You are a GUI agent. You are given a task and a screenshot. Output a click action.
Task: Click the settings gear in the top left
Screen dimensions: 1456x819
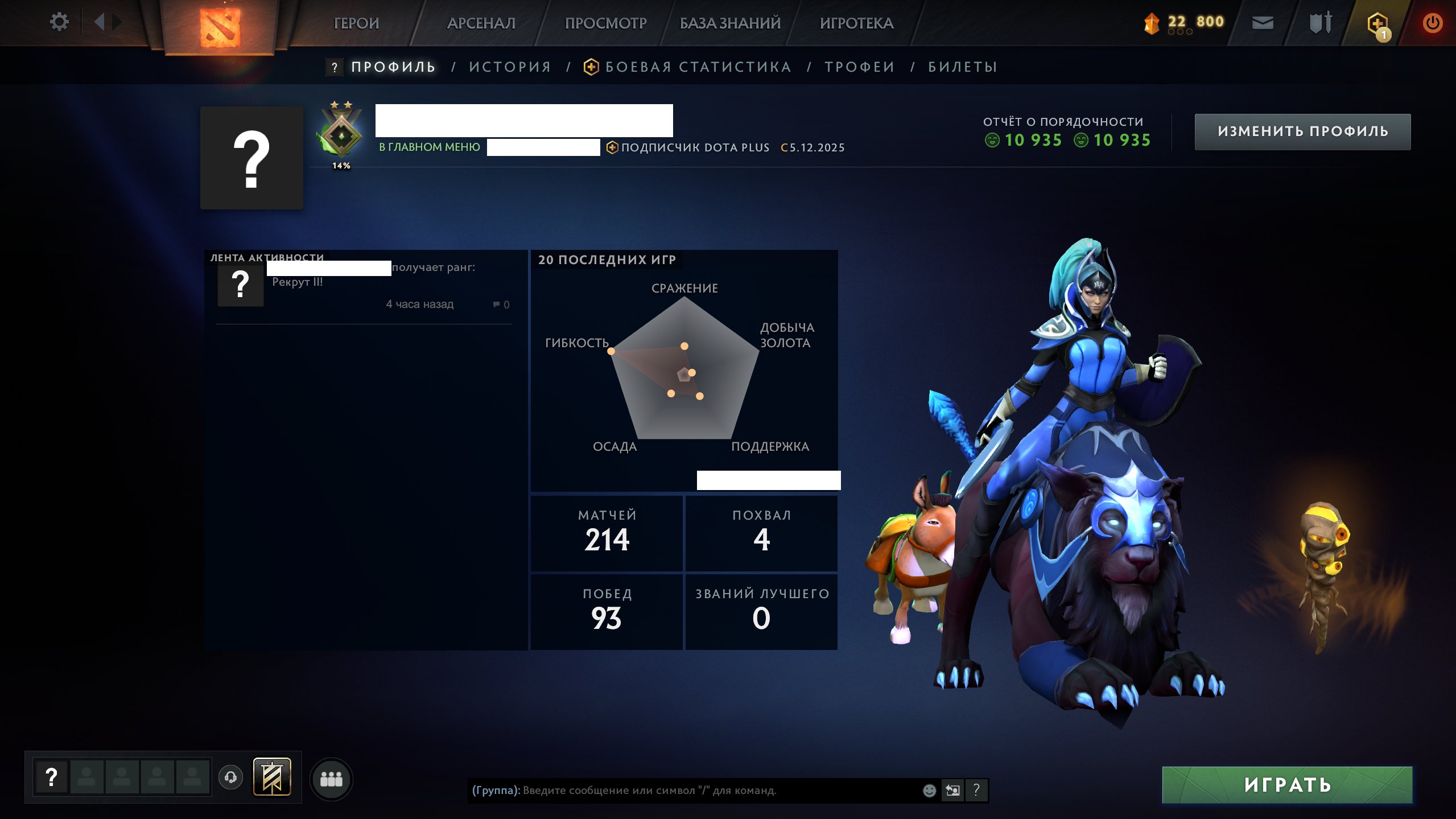coord(59,21)
